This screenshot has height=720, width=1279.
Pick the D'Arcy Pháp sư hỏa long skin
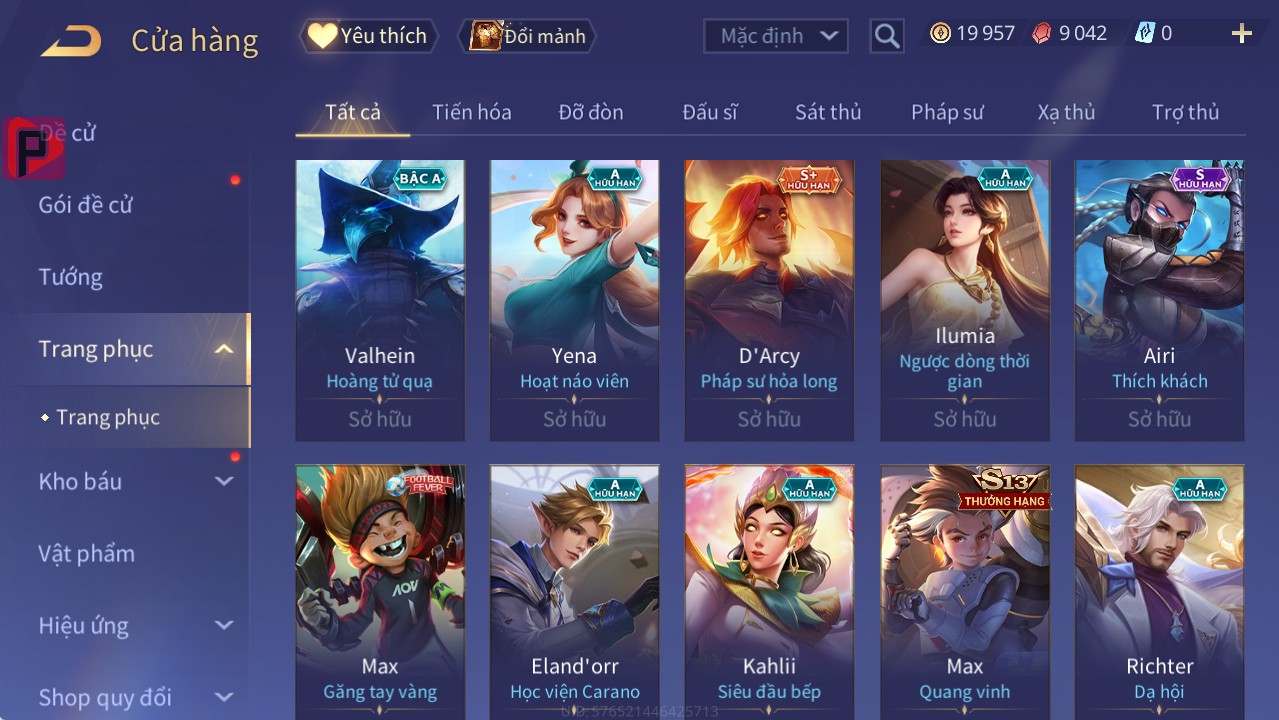[x=769, y=300]
